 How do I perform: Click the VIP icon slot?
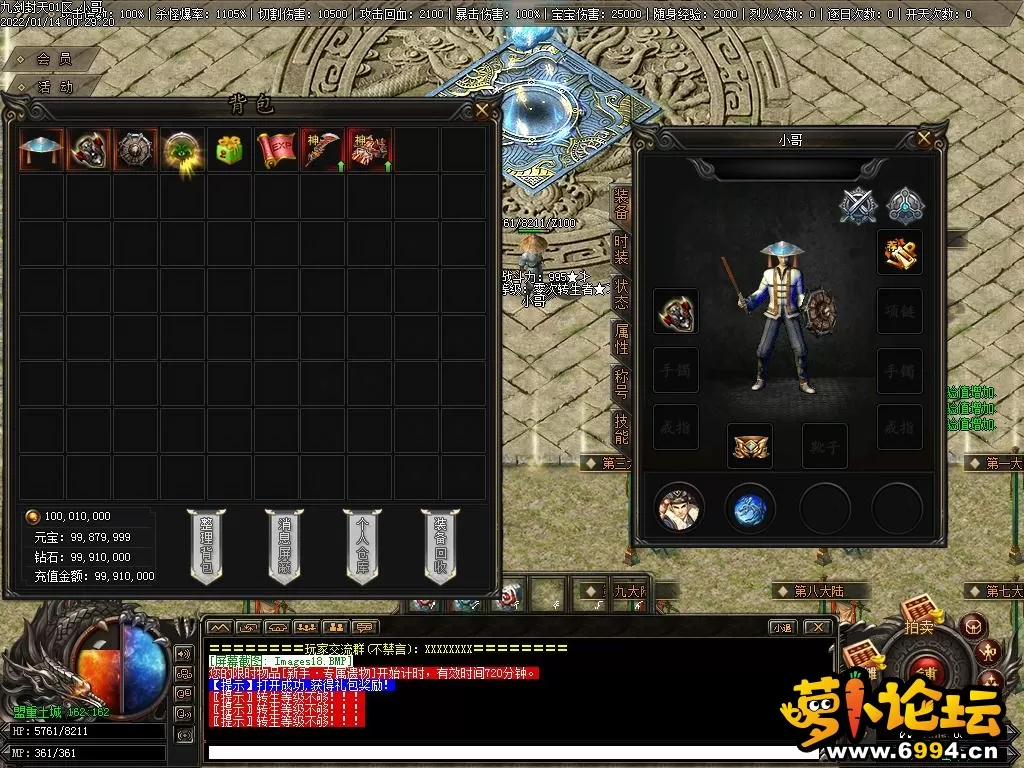click(x=899, y=253)
